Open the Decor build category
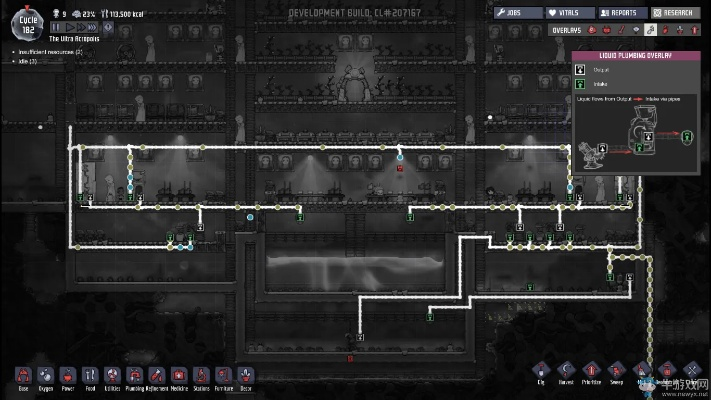The height and width of the screenshot is (400, 711). coord(246,375)
